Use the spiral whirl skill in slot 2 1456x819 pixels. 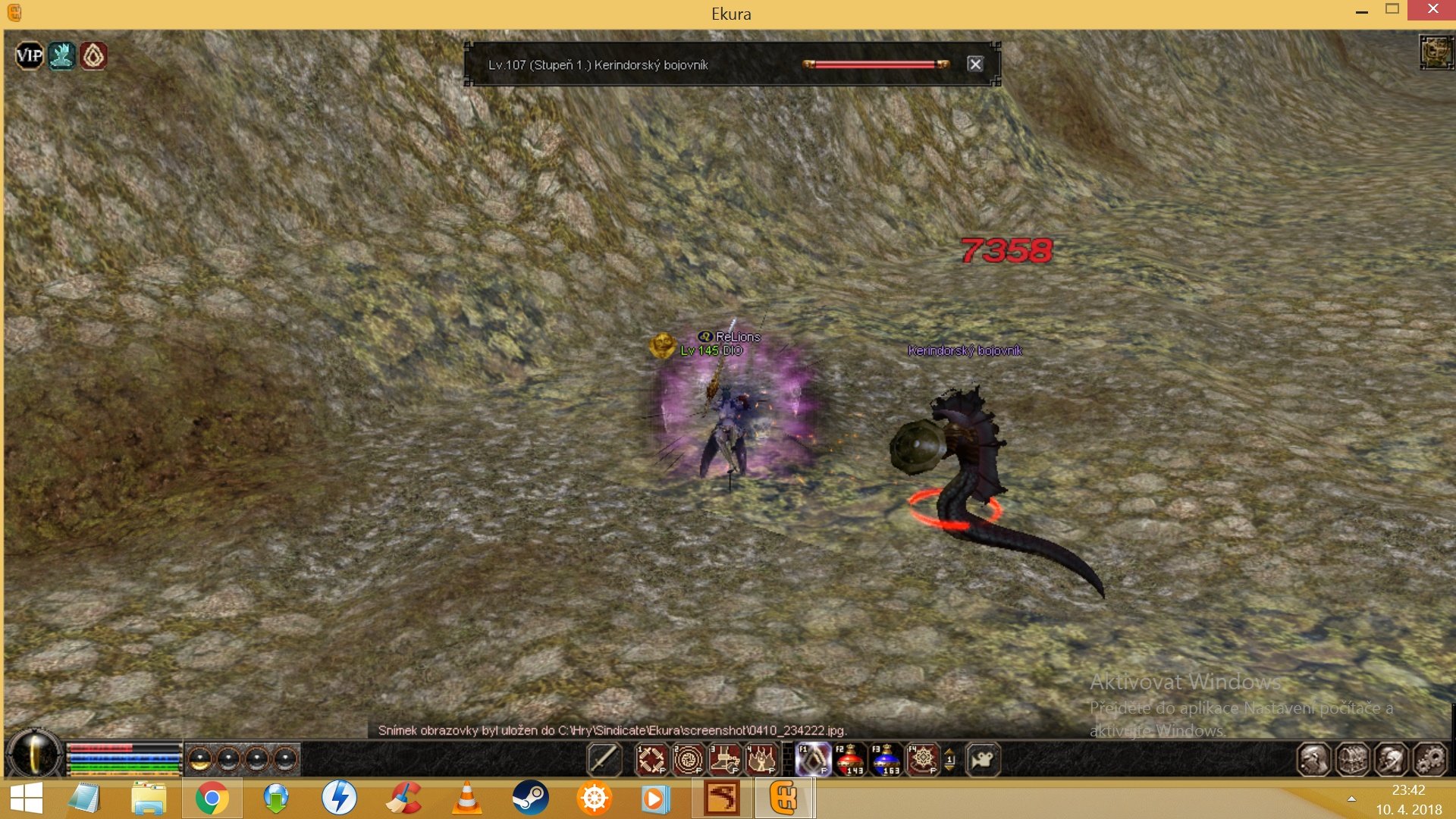coord(688,759)
